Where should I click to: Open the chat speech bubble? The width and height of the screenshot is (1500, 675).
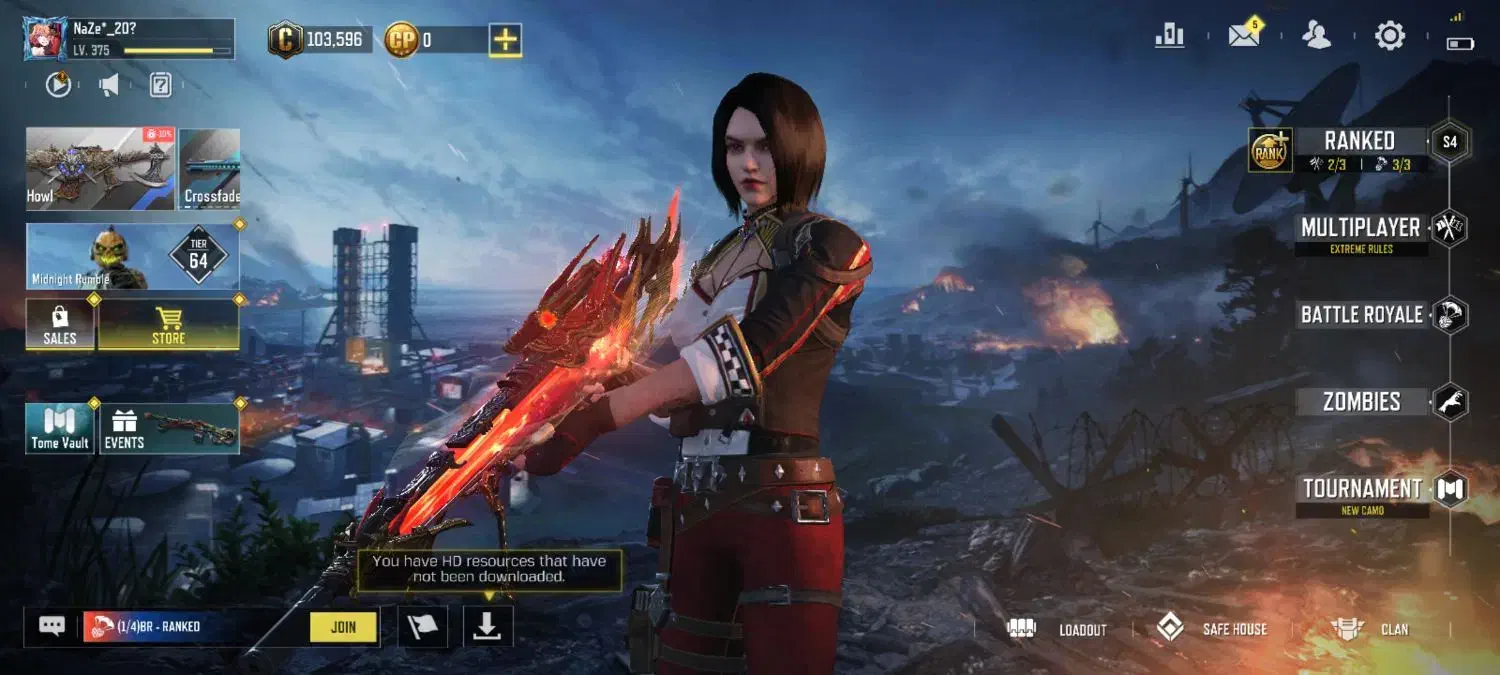[x=52, y=626]
